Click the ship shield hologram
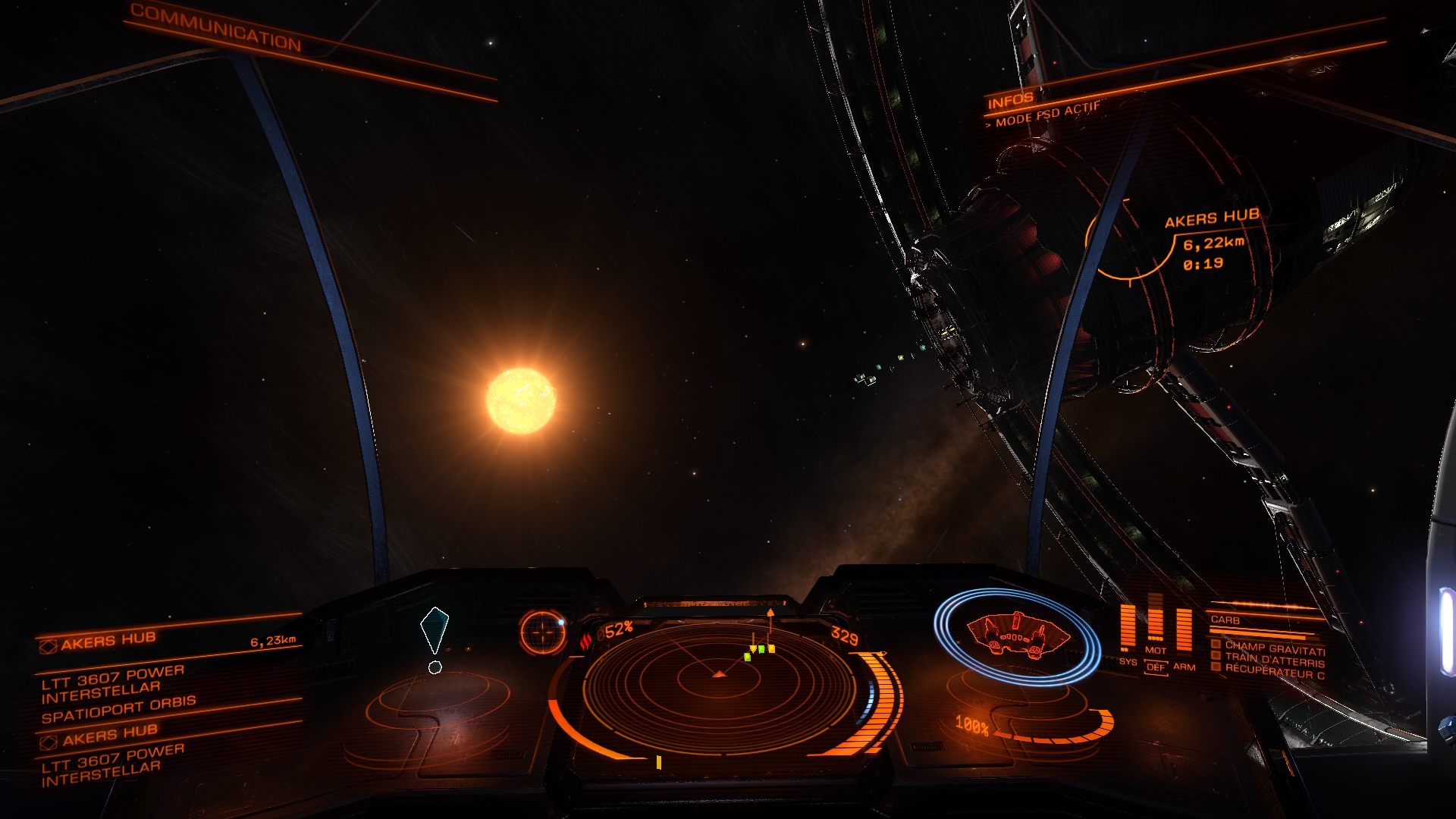This screenshot has height=819, width=1456. 1016,635
